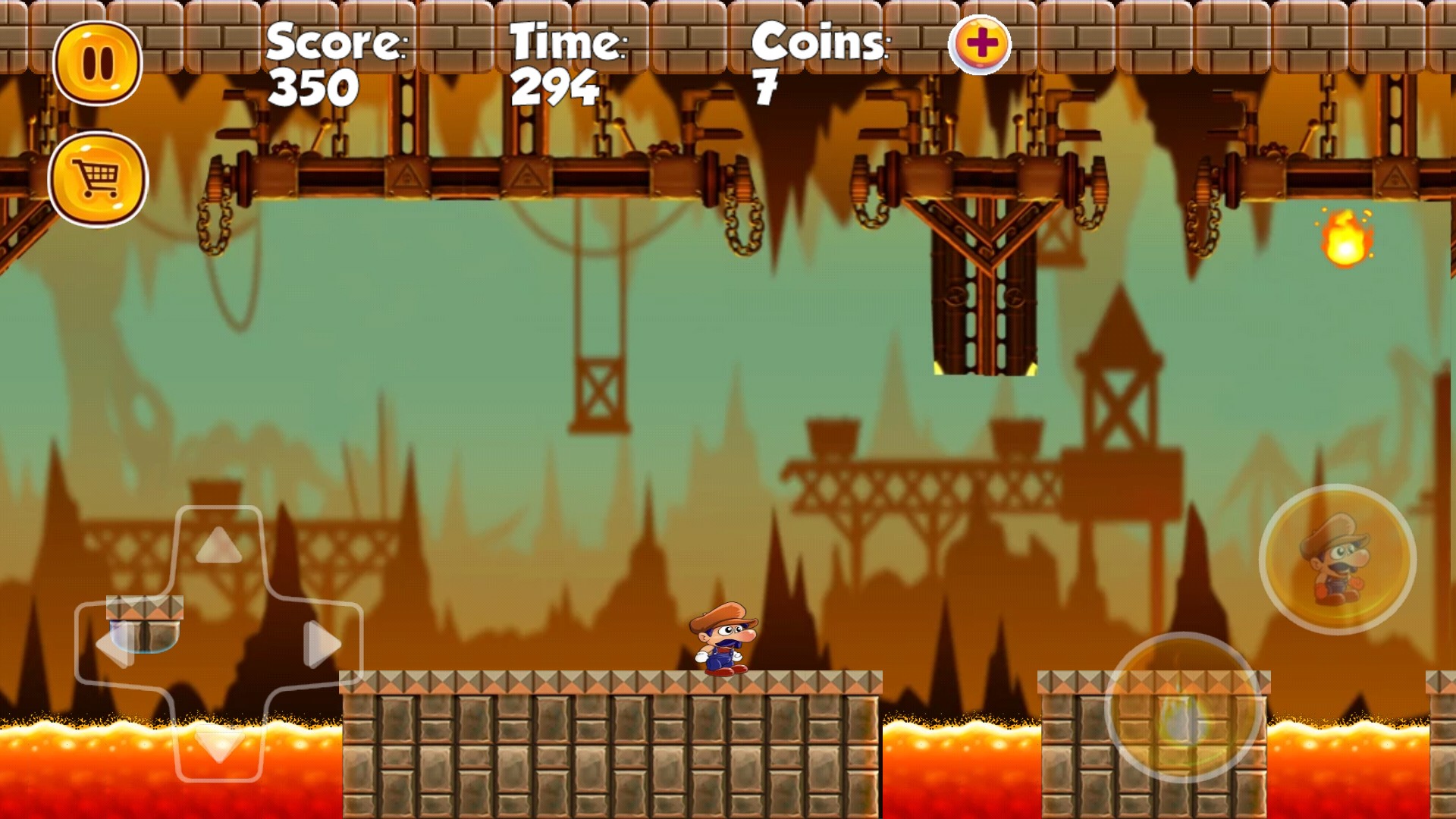Pause the game with the yellow pause button

(x=98, y=63)
